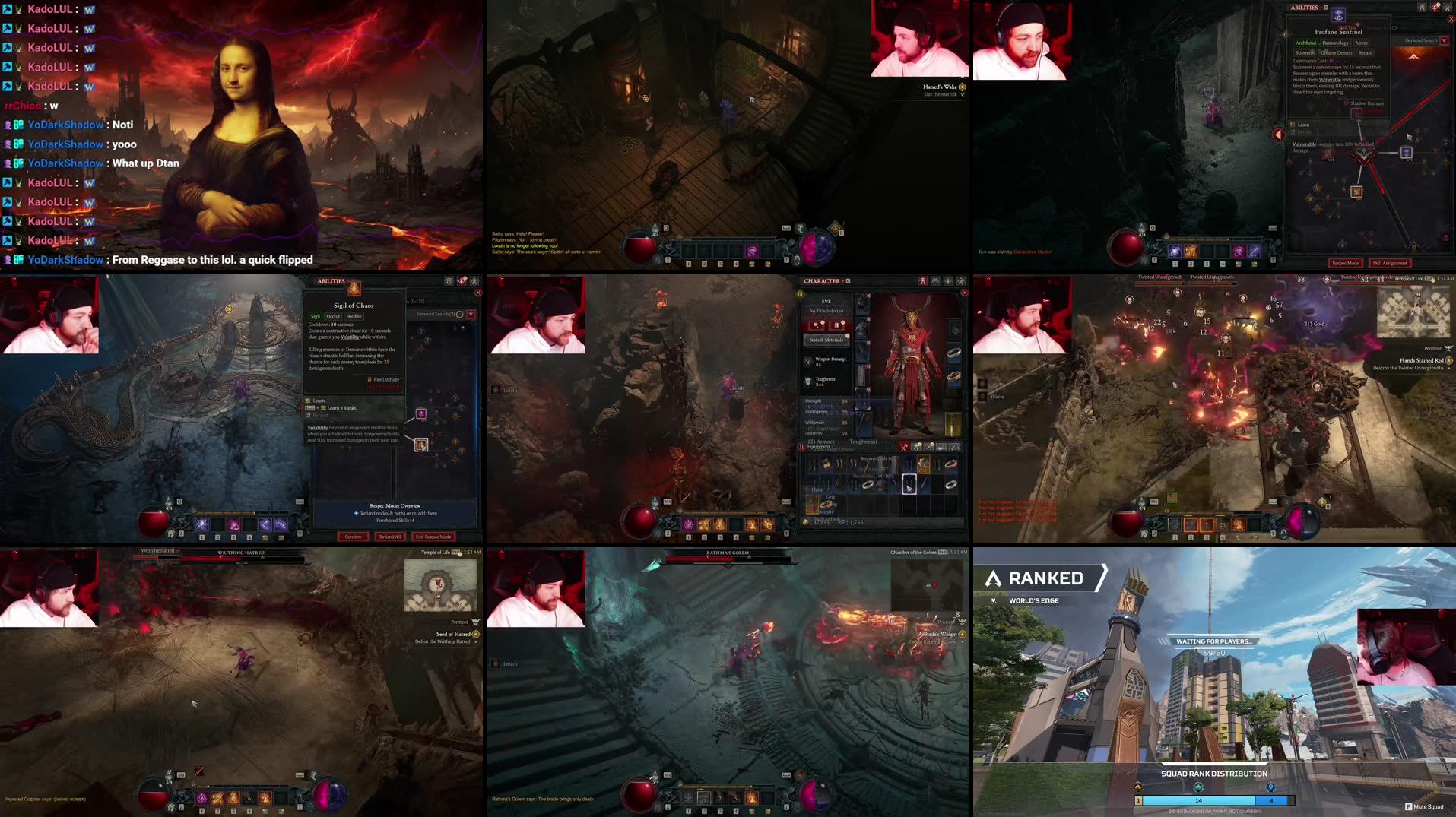This screenshot has height=817, width=1456.
Task: Open the Keyword Search (2) dropdown near Sigil of Chaos
Action: 471,315
